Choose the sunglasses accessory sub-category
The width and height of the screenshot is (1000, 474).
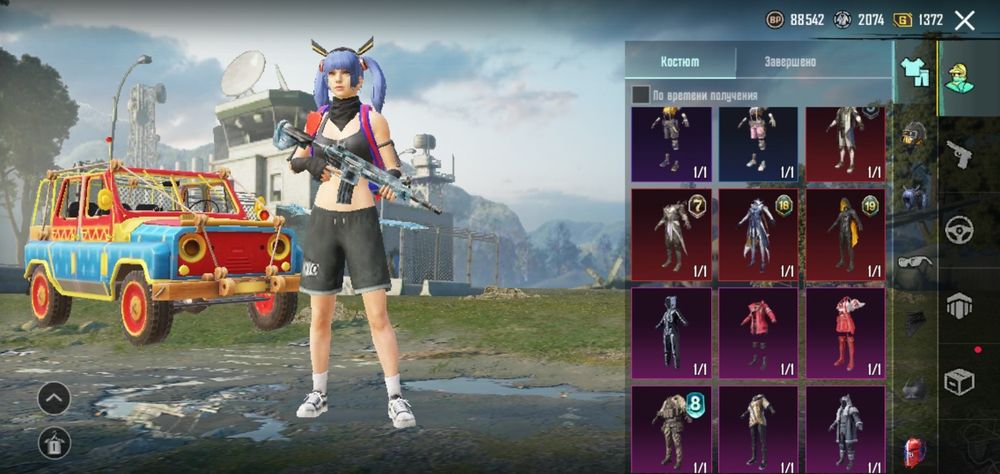[914, 262]
